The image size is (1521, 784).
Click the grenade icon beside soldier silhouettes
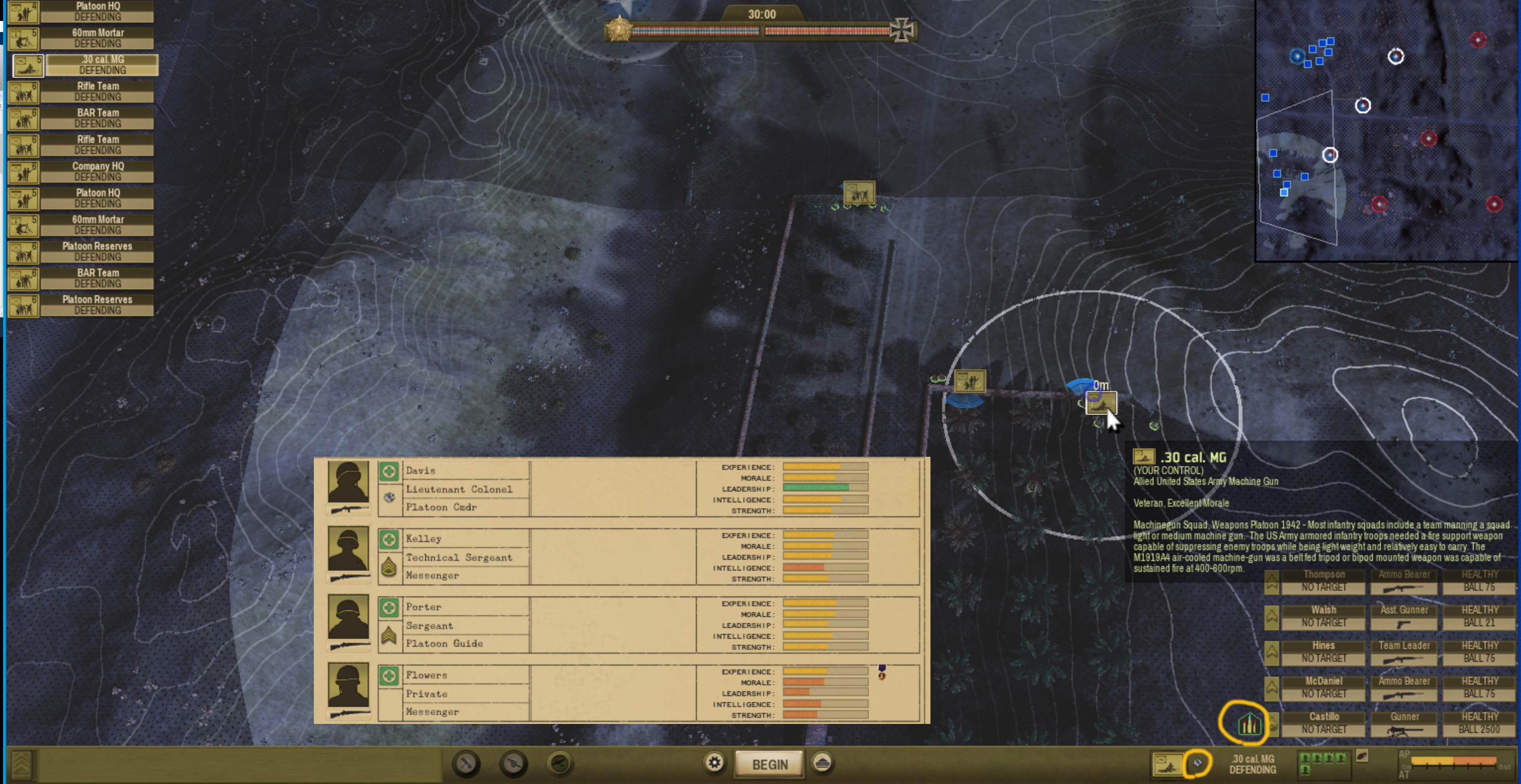tap(1362, 756)
